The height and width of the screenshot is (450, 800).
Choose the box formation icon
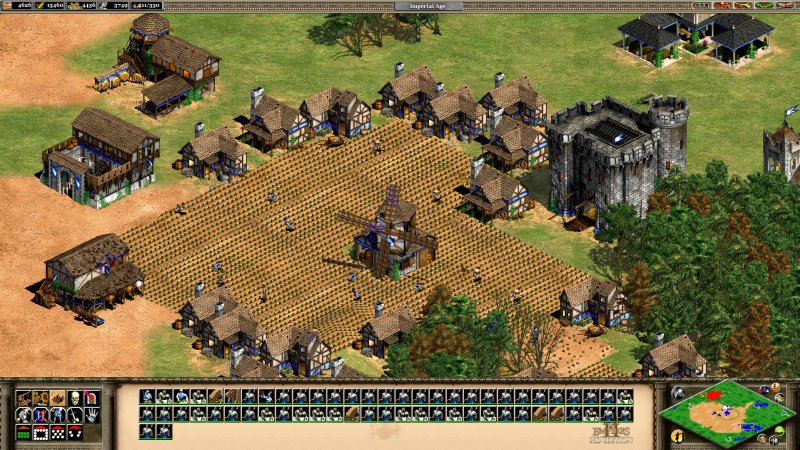41,433
